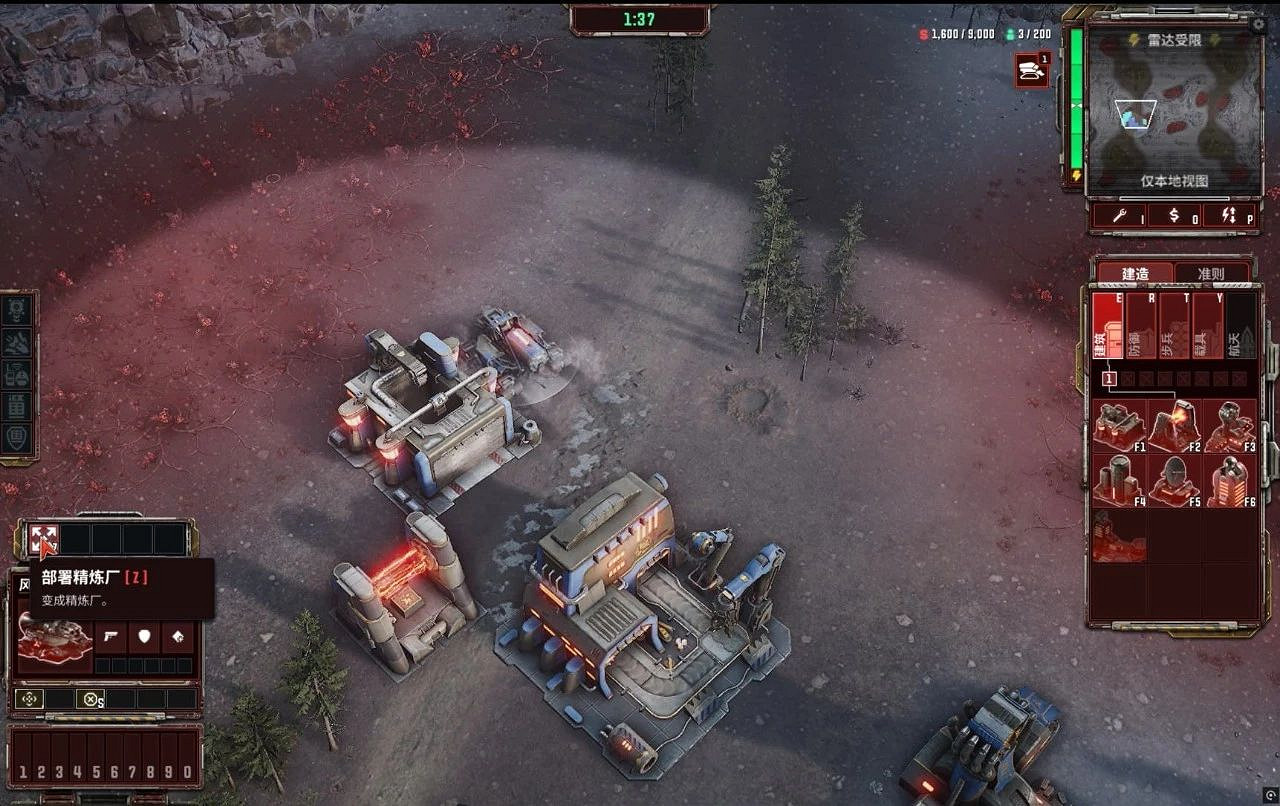The image size is (1280, 806).
Task: Switch to the 建造 build tab
Action: pyautogui.click(x=1135, y=273)
